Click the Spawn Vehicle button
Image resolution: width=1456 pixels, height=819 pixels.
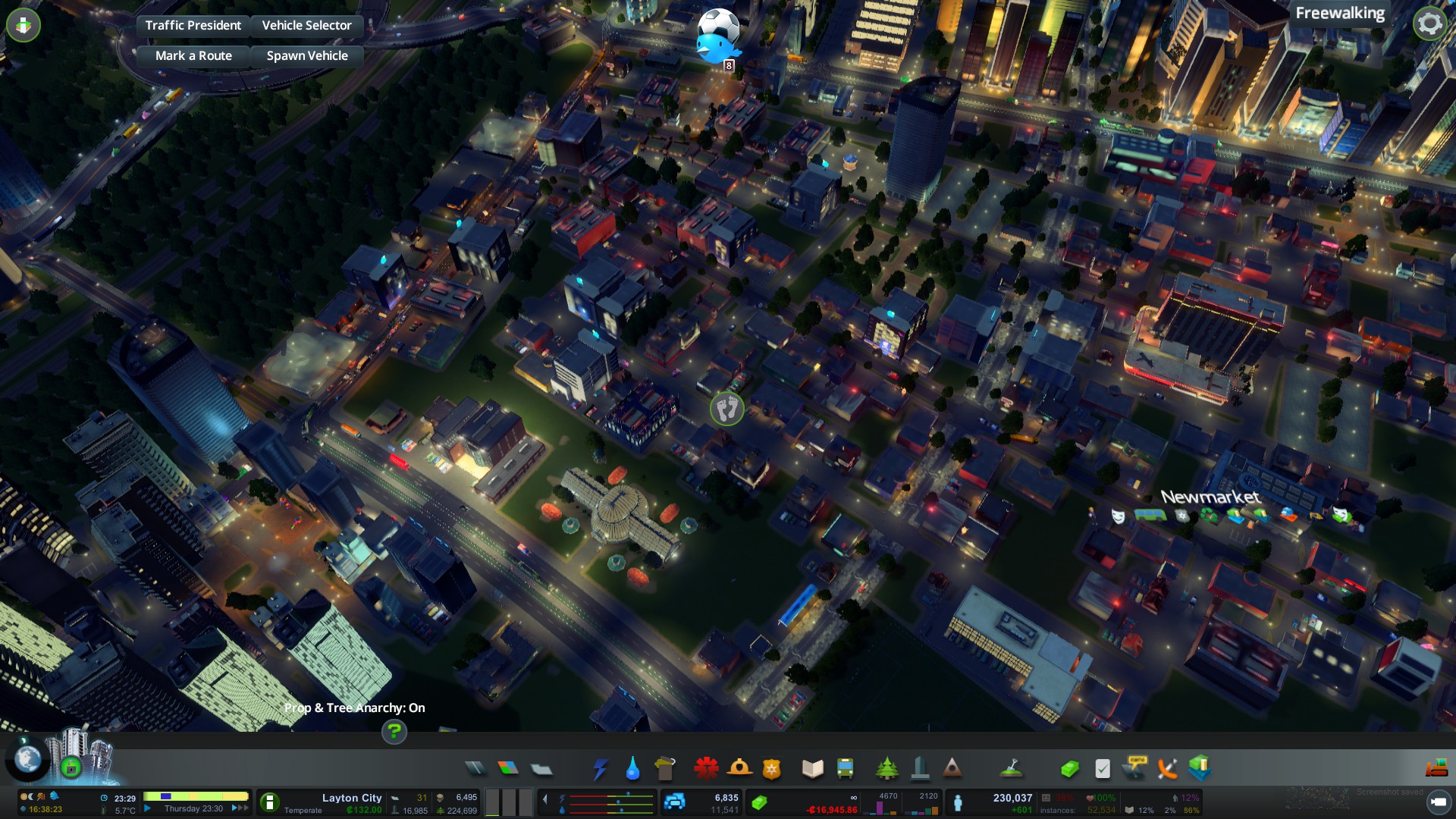(307, 55)
